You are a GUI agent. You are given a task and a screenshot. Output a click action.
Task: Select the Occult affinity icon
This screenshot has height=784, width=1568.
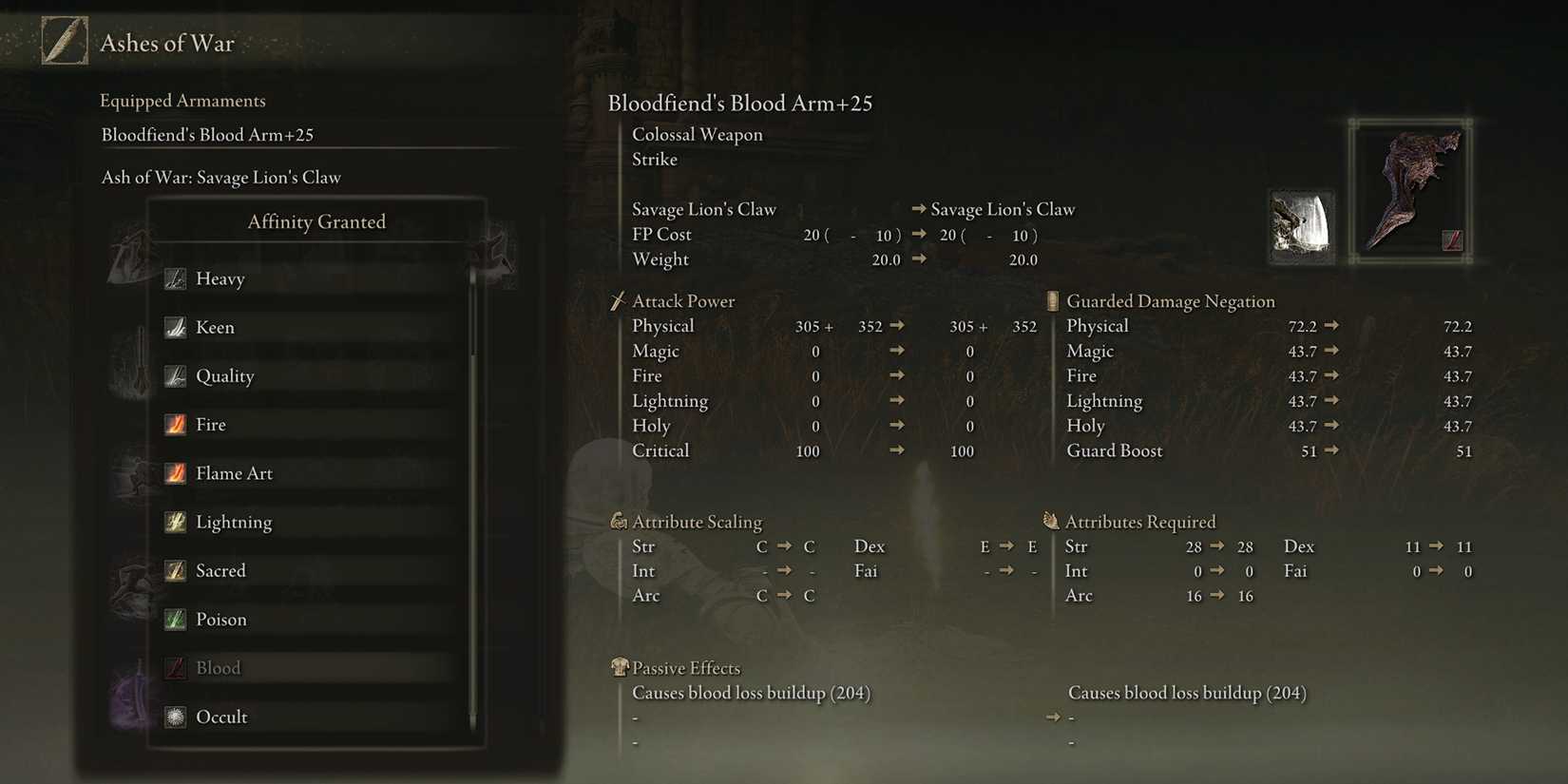point(176,717)
